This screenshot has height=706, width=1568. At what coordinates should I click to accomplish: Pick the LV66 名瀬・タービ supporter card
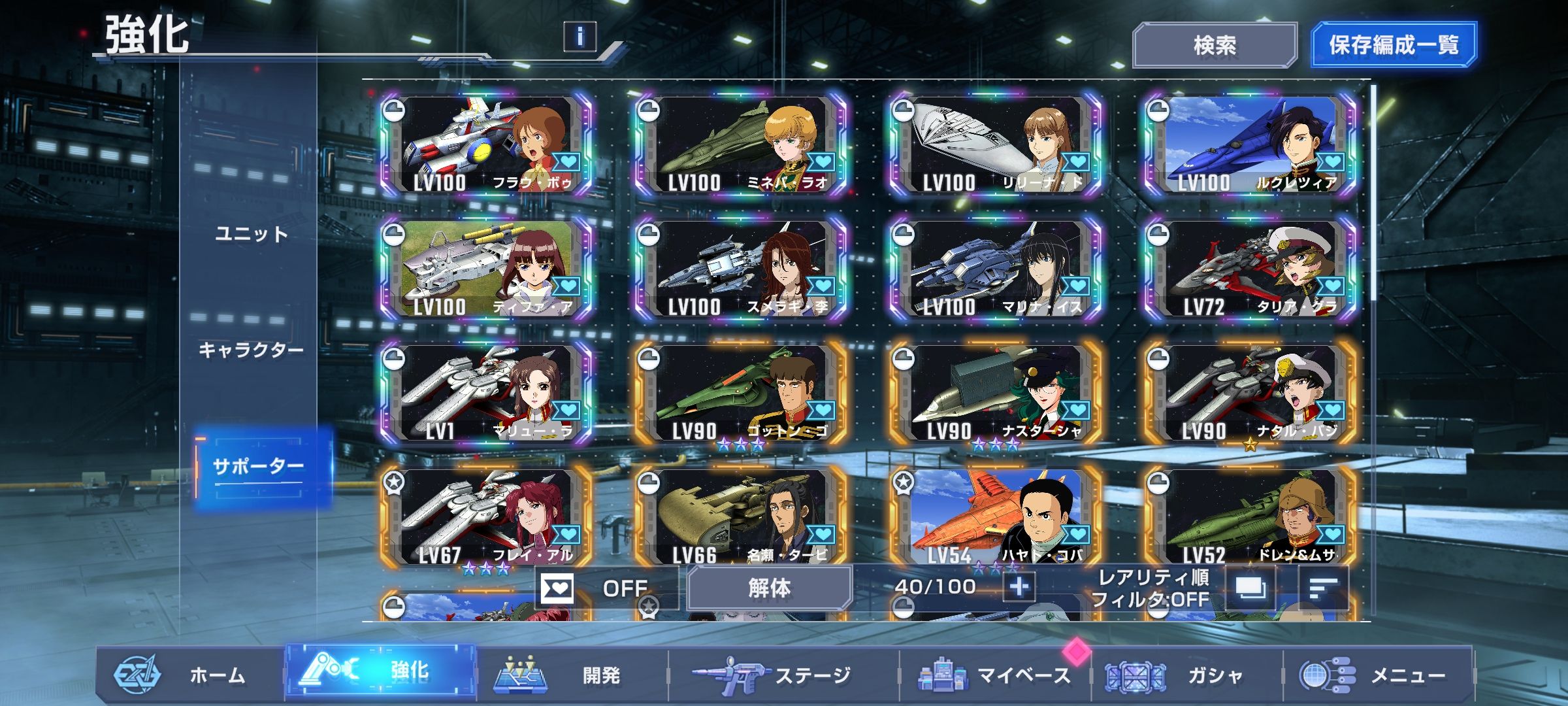pos(742,516)
